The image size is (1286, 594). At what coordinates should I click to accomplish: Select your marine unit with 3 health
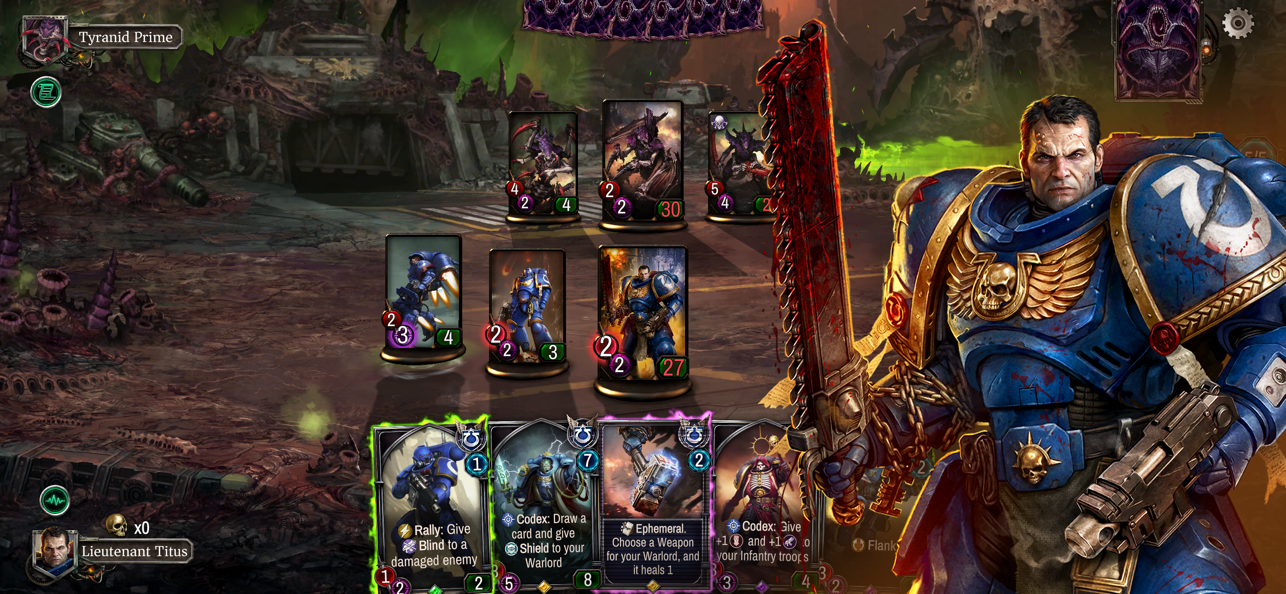[x=527, y=306]
